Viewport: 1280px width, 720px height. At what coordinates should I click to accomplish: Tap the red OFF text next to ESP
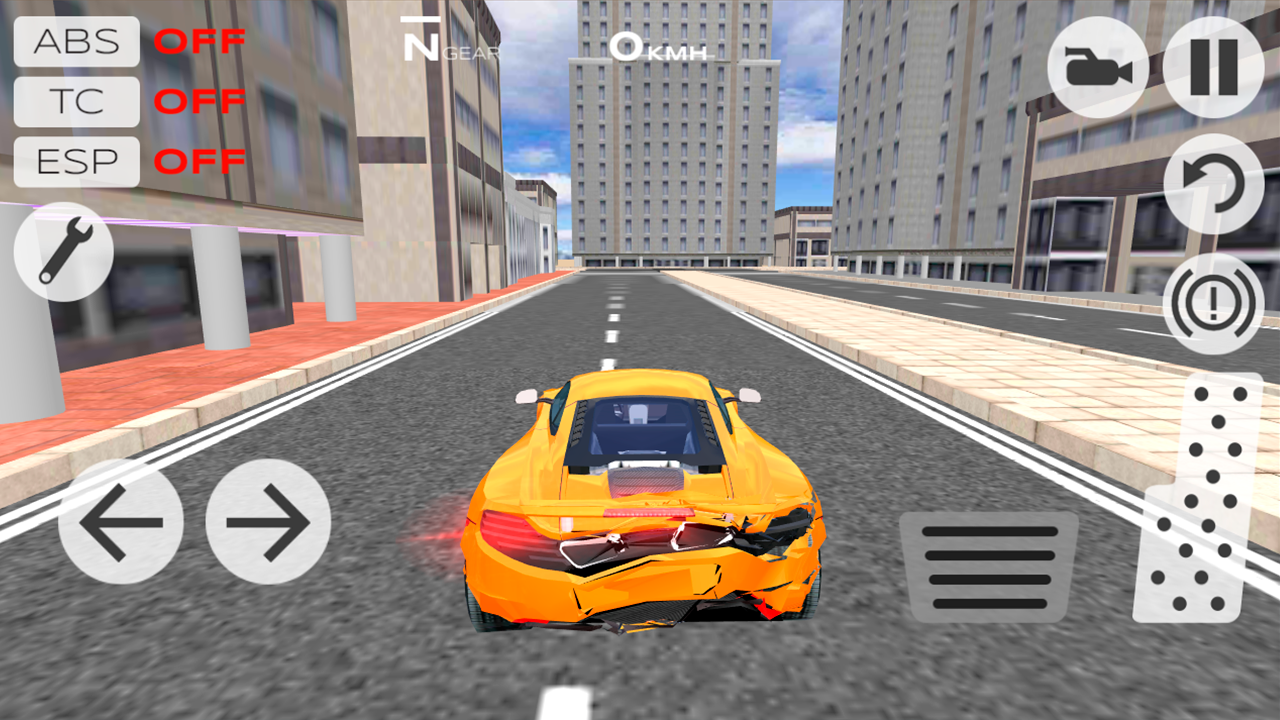(x=202, y=162)
